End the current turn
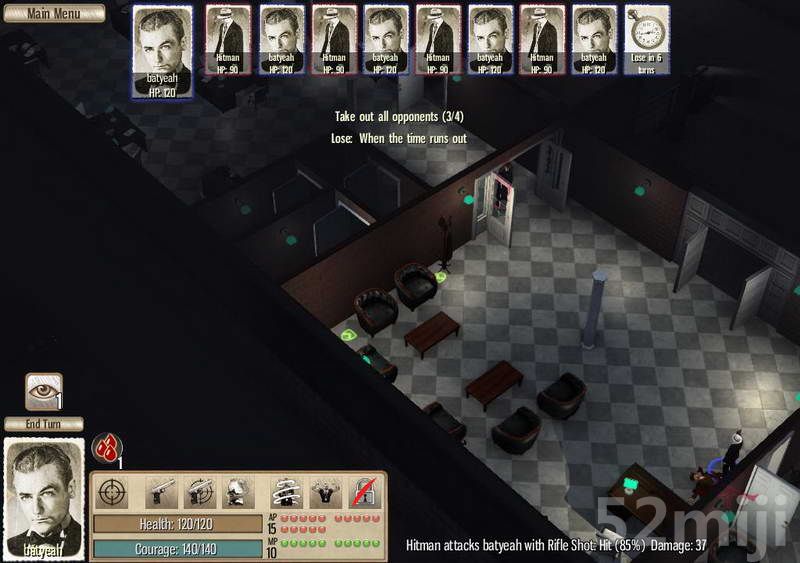The image size is (800, 563). coord(43,424)
